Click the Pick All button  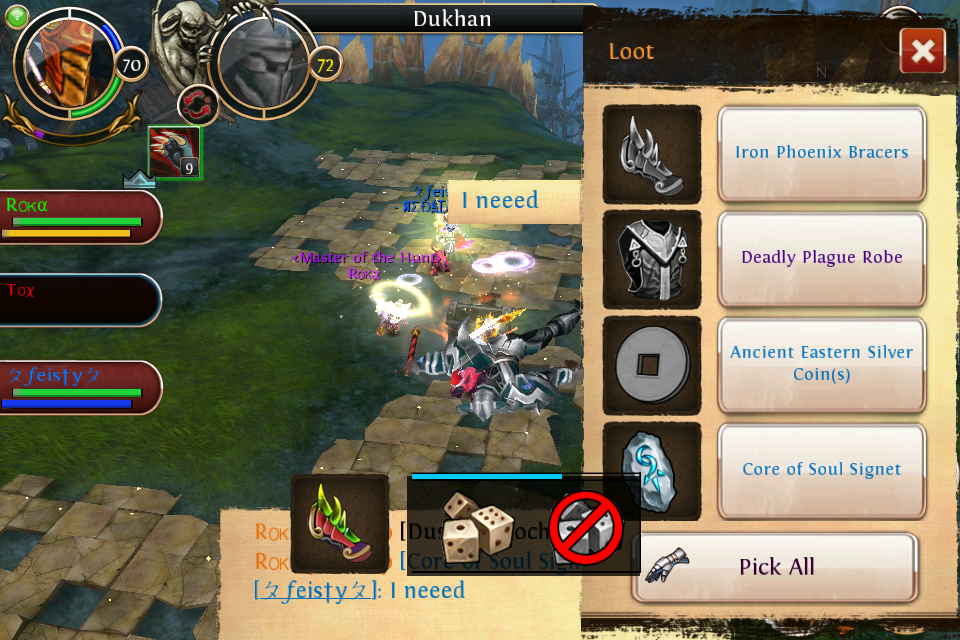775,567
